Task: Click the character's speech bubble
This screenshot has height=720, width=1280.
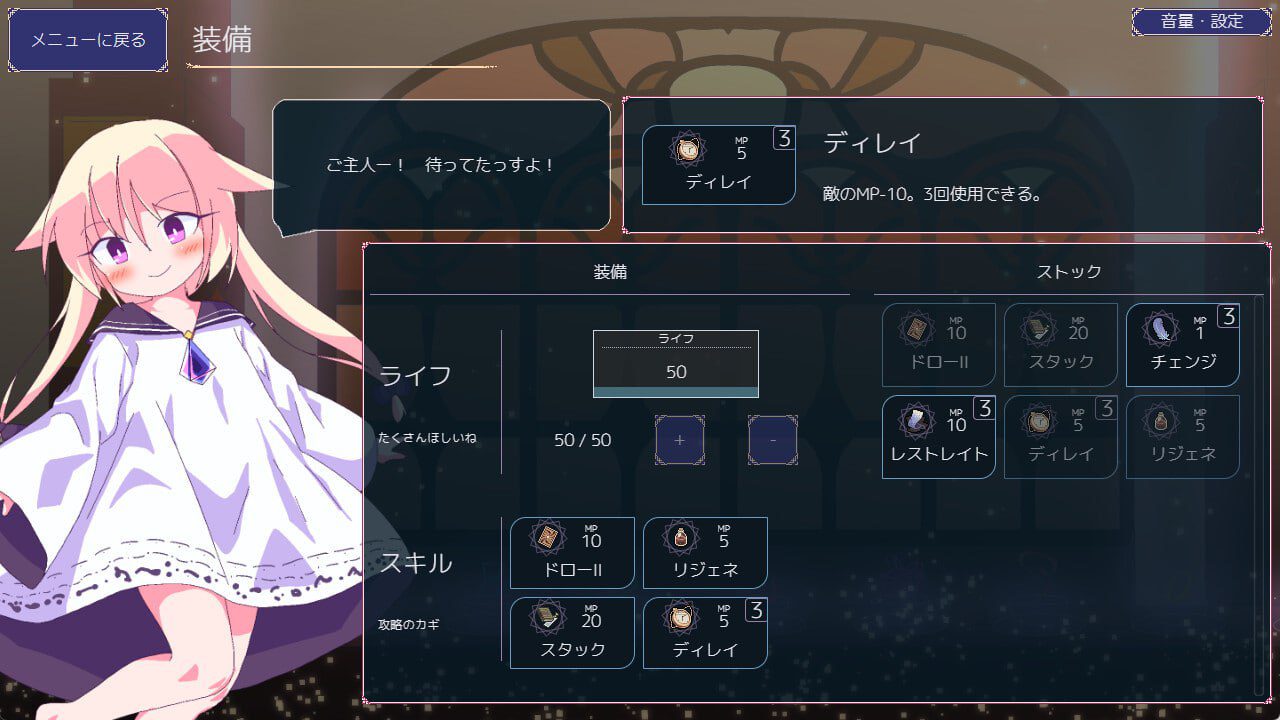Action: tap(443, 163)
